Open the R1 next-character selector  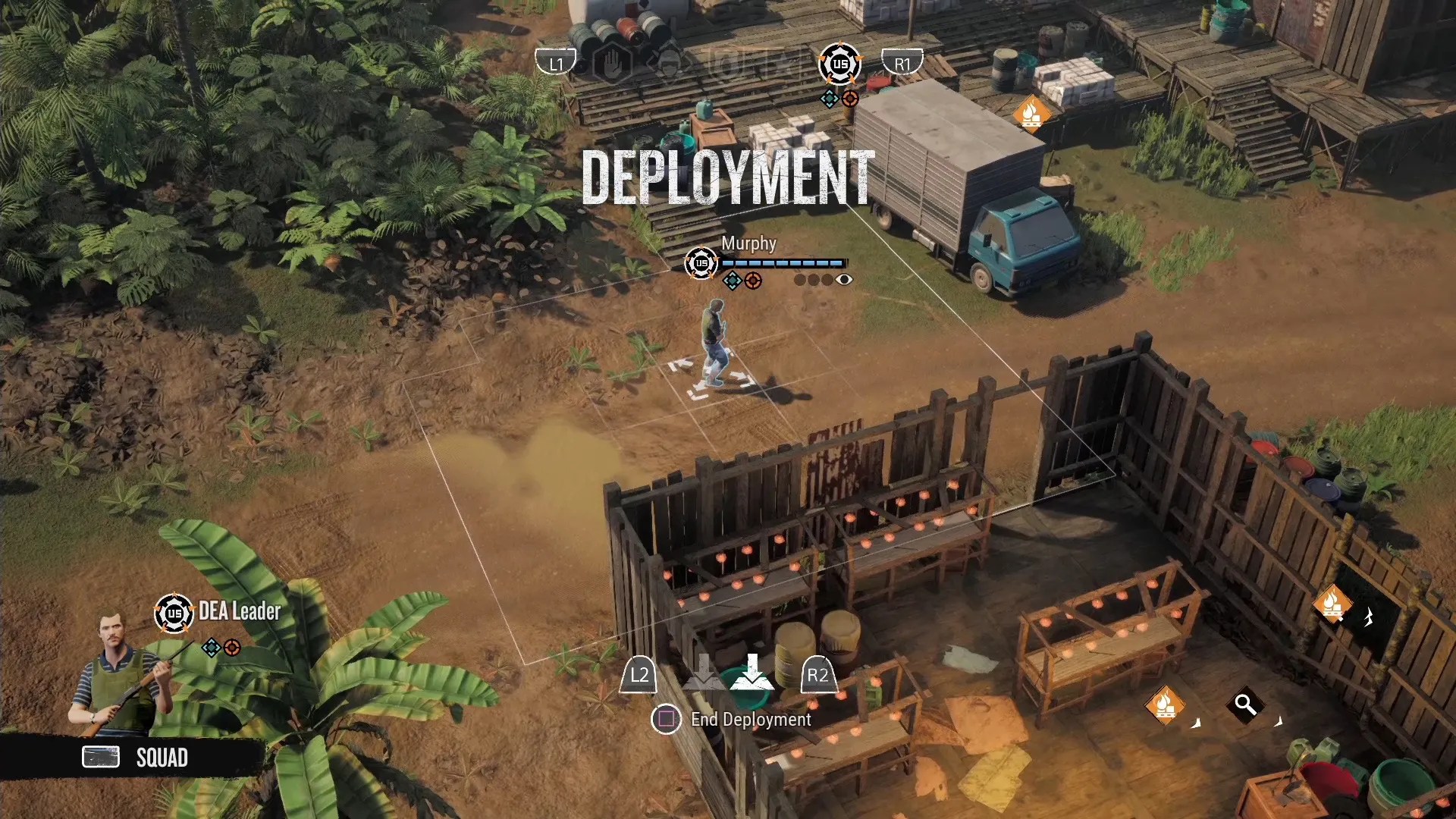pyautogui.click(x=902, y=64)
